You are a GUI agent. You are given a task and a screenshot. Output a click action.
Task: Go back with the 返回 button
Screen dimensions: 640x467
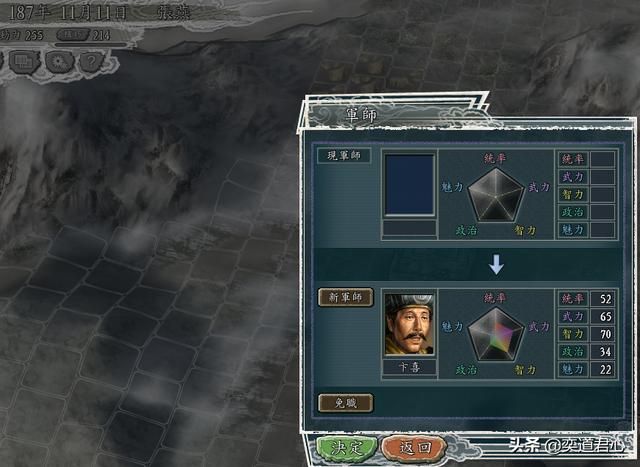point(407,447)
